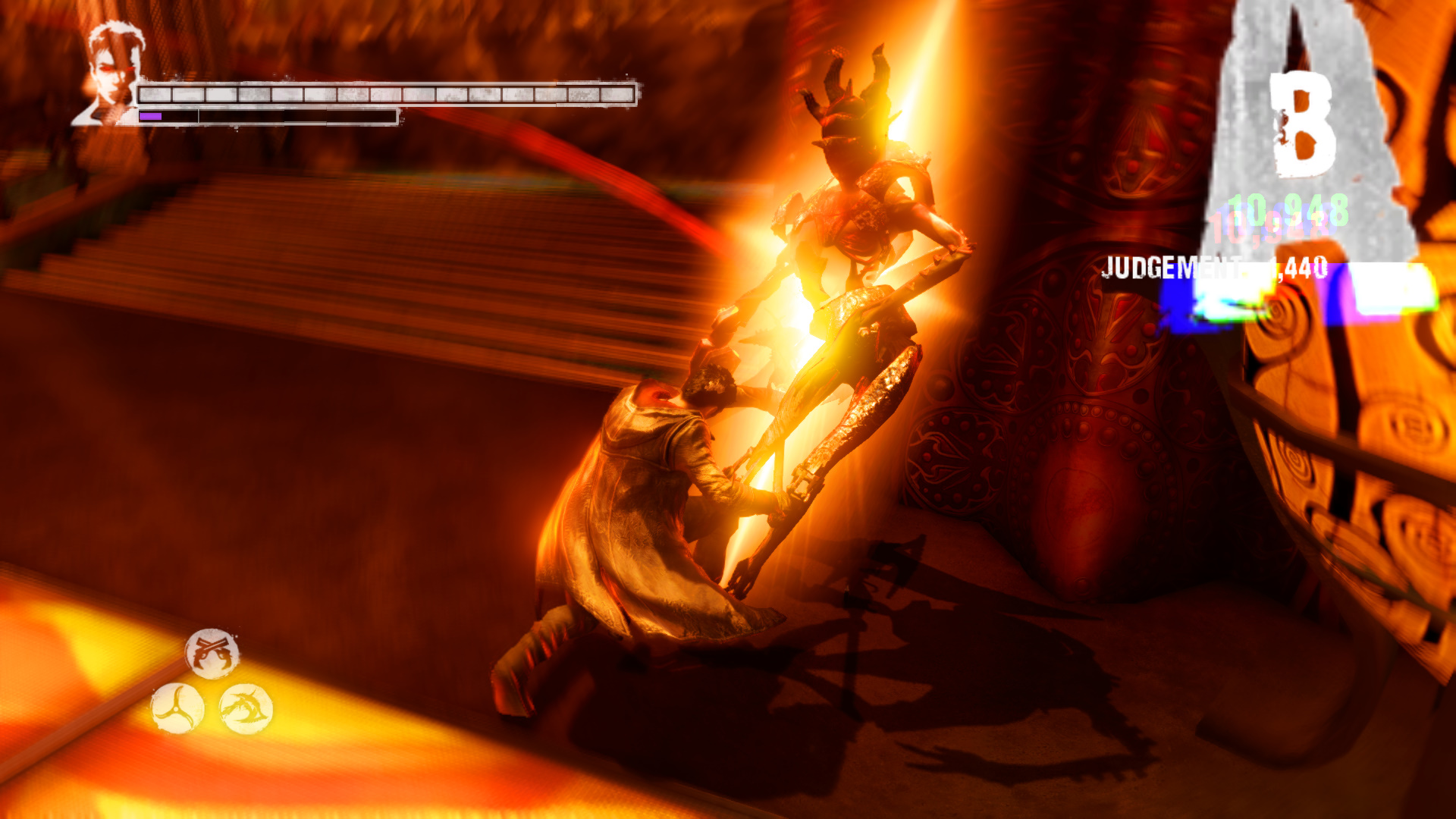The width and height of the screenshot is (1456, 819).
Task: Activate the curved scythe weapon icon
Action: coord(246,708)
